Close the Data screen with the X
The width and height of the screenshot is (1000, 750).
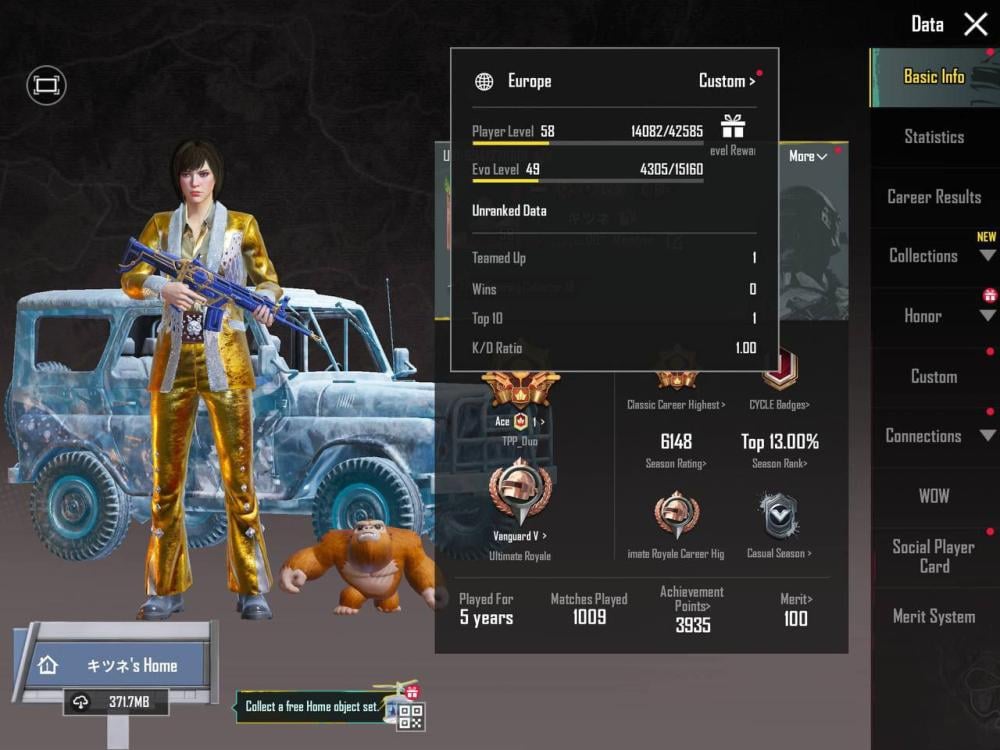976,25
